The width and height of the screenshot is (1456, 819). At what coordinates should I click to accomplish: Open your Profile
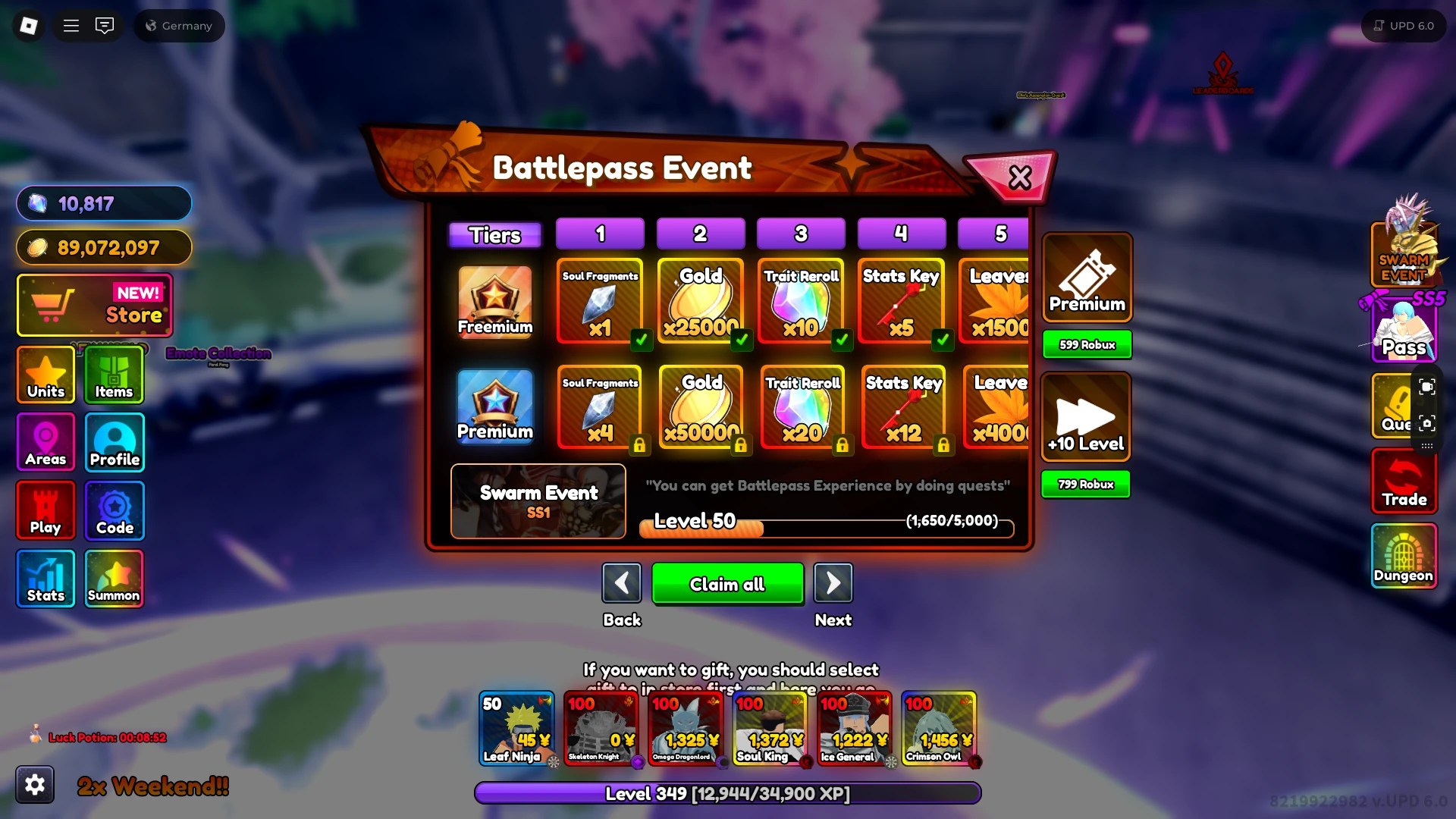(x=114, y=442)
